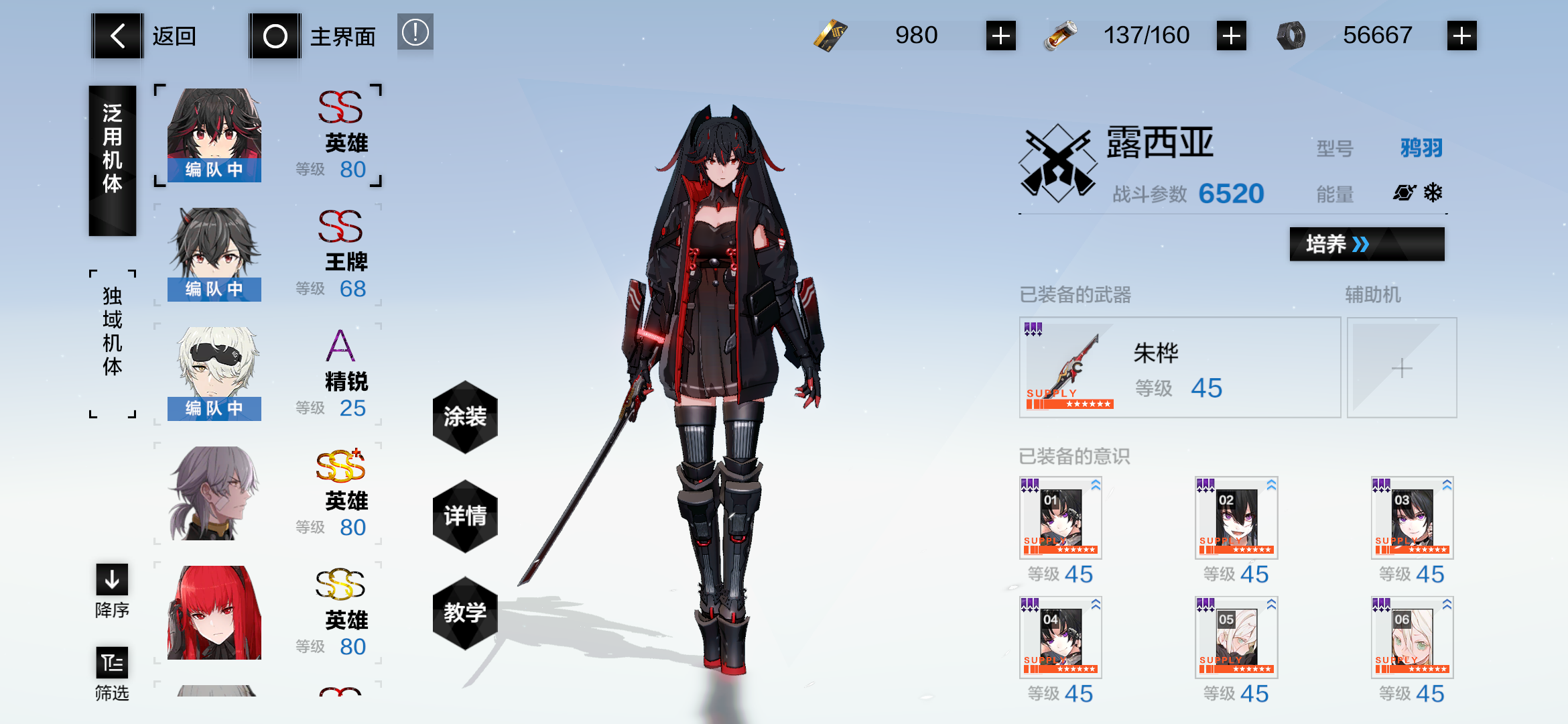Open 详情 details panel
The width and height of the screenshot is (1568, 724).
(x=465, y=514)
